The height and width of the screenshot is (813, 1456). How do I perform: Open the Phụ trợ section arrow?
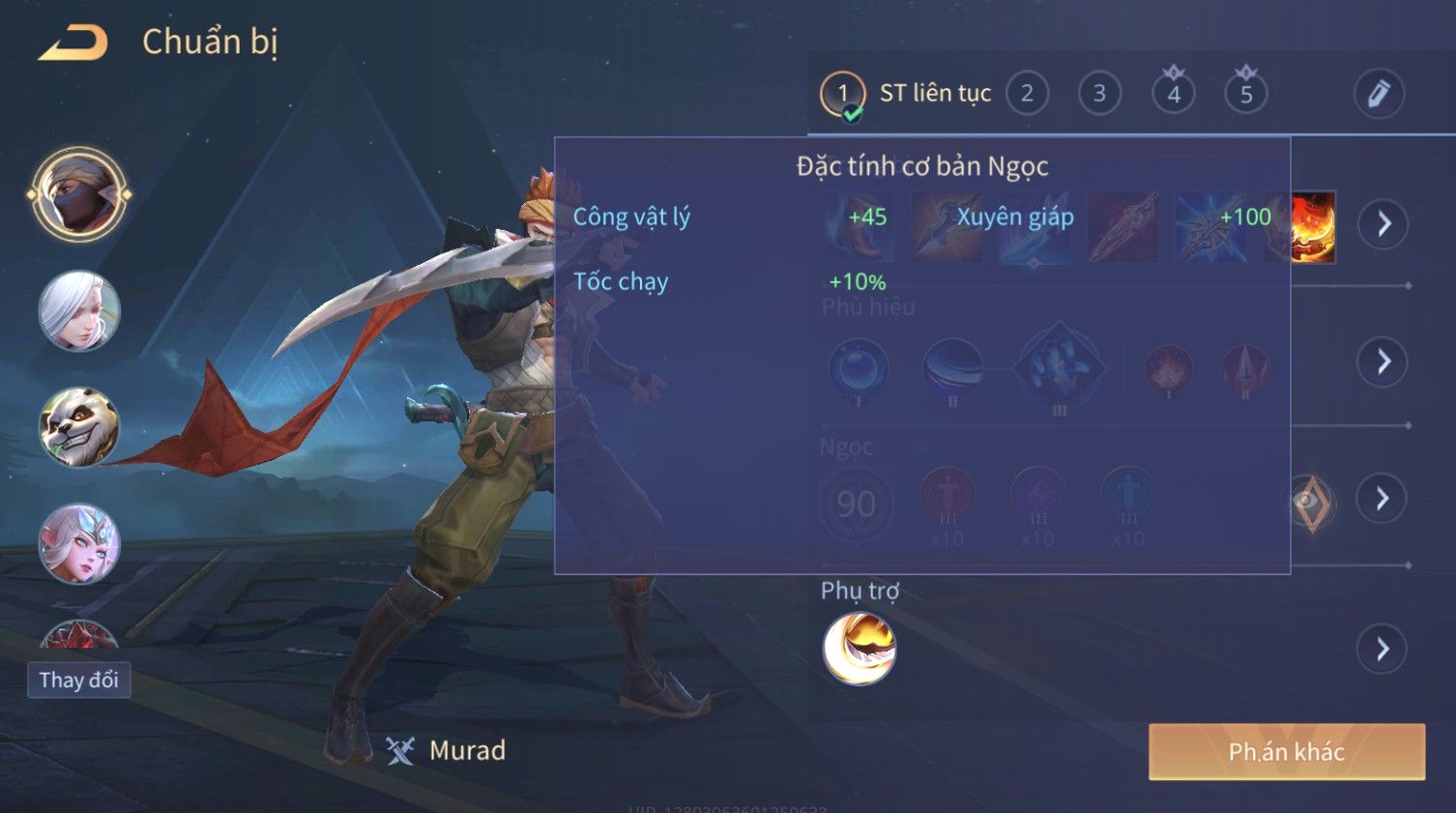click(1383, 649)
